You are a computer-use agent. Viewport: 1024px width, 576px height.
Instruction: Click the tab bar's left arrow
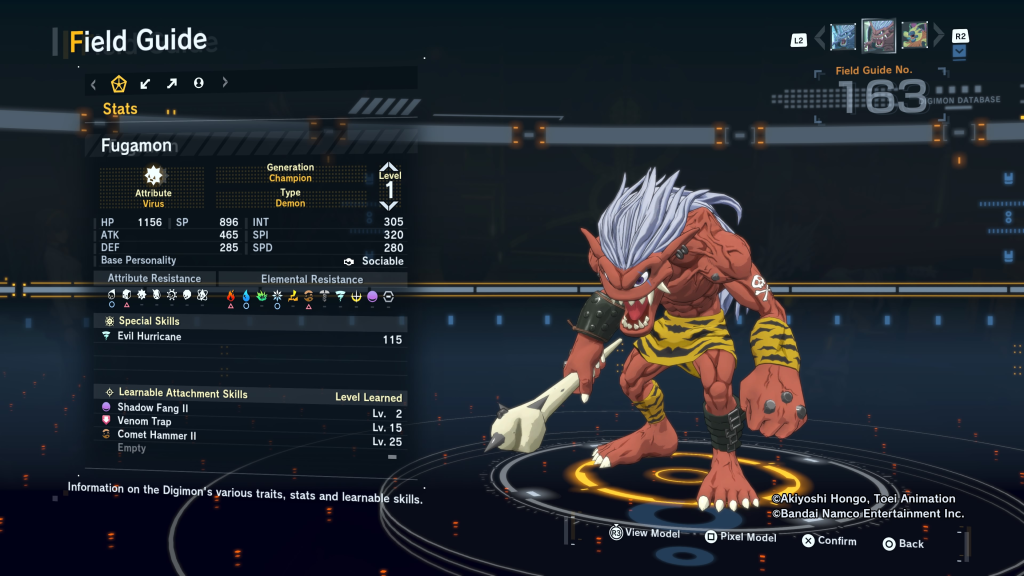coord(93,83)
